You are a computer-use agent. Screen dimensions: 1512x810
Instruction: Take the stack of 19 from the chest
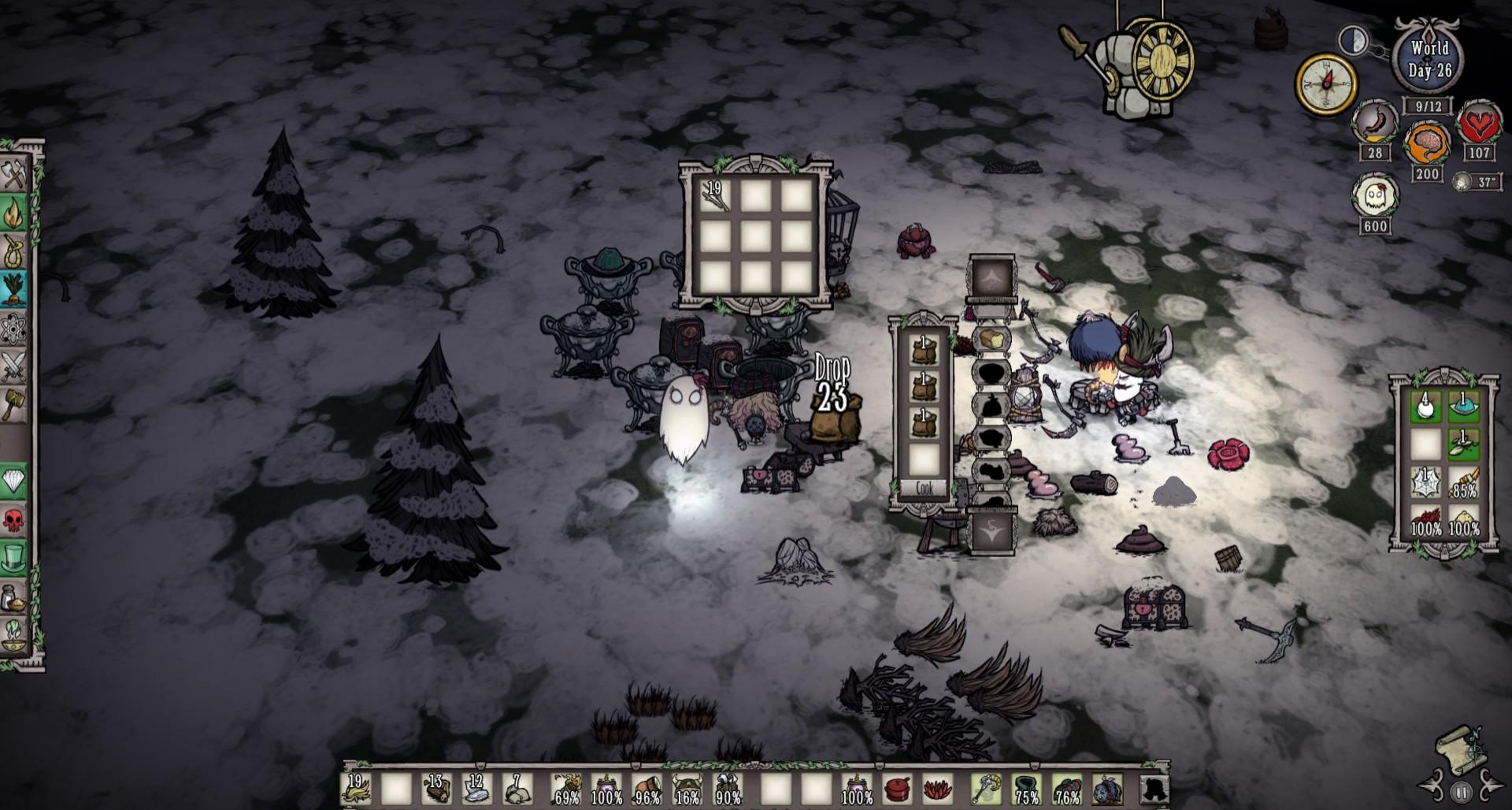(x=715, y=196)
